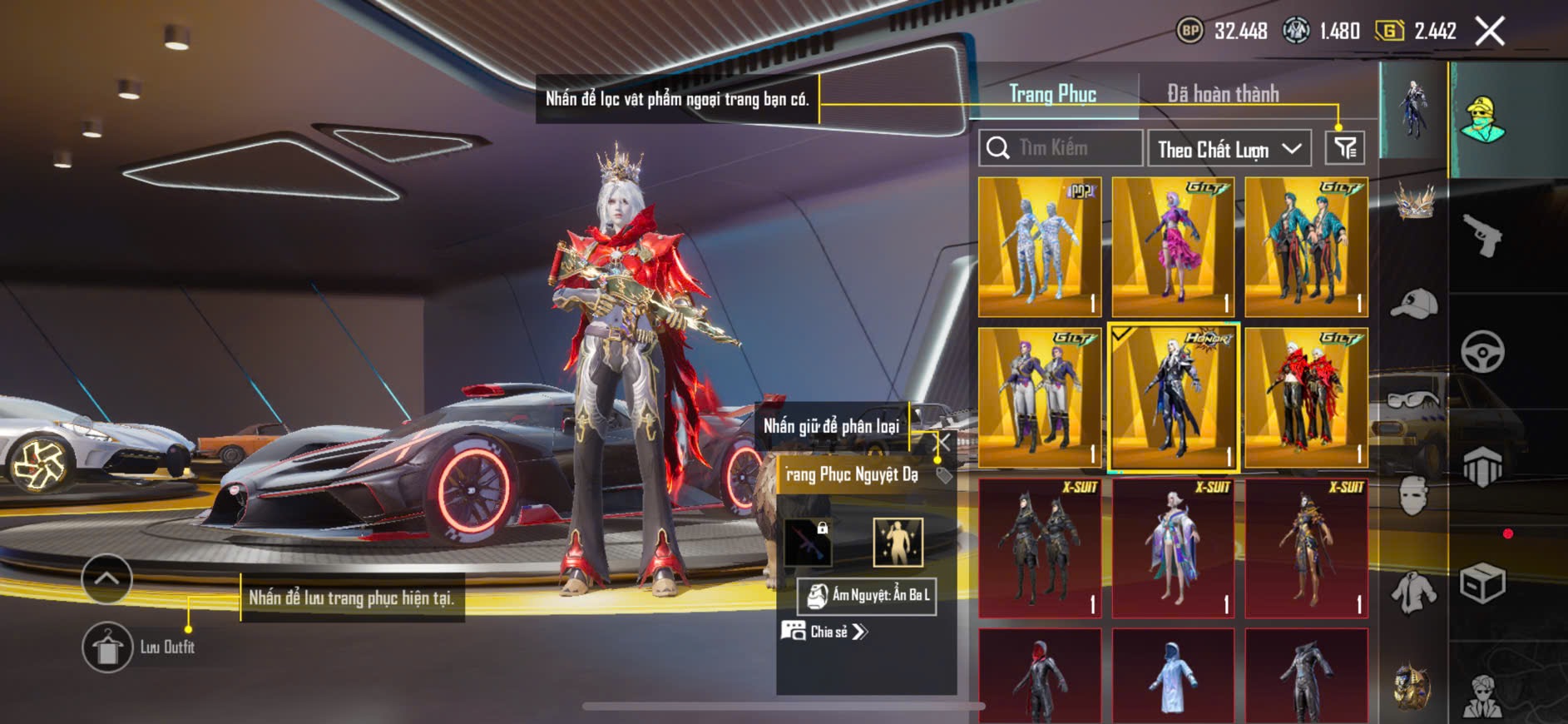Select the Trang Phục tab
This screenshot has width=1568, height=724.
[1052, 94]
